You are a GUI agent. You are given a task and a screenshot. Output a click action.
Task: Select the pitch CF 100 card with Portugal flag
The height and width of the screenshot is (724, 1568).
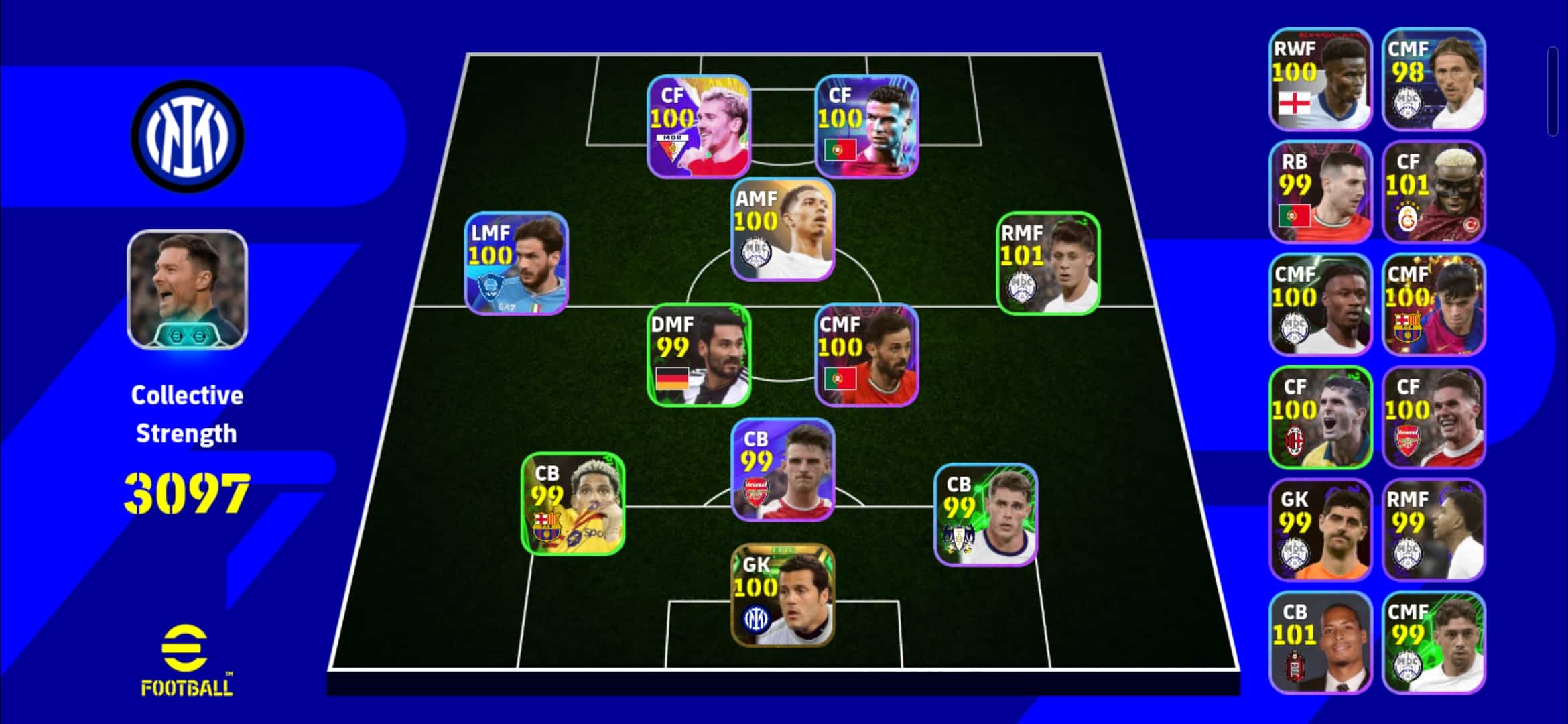(866, 126)
